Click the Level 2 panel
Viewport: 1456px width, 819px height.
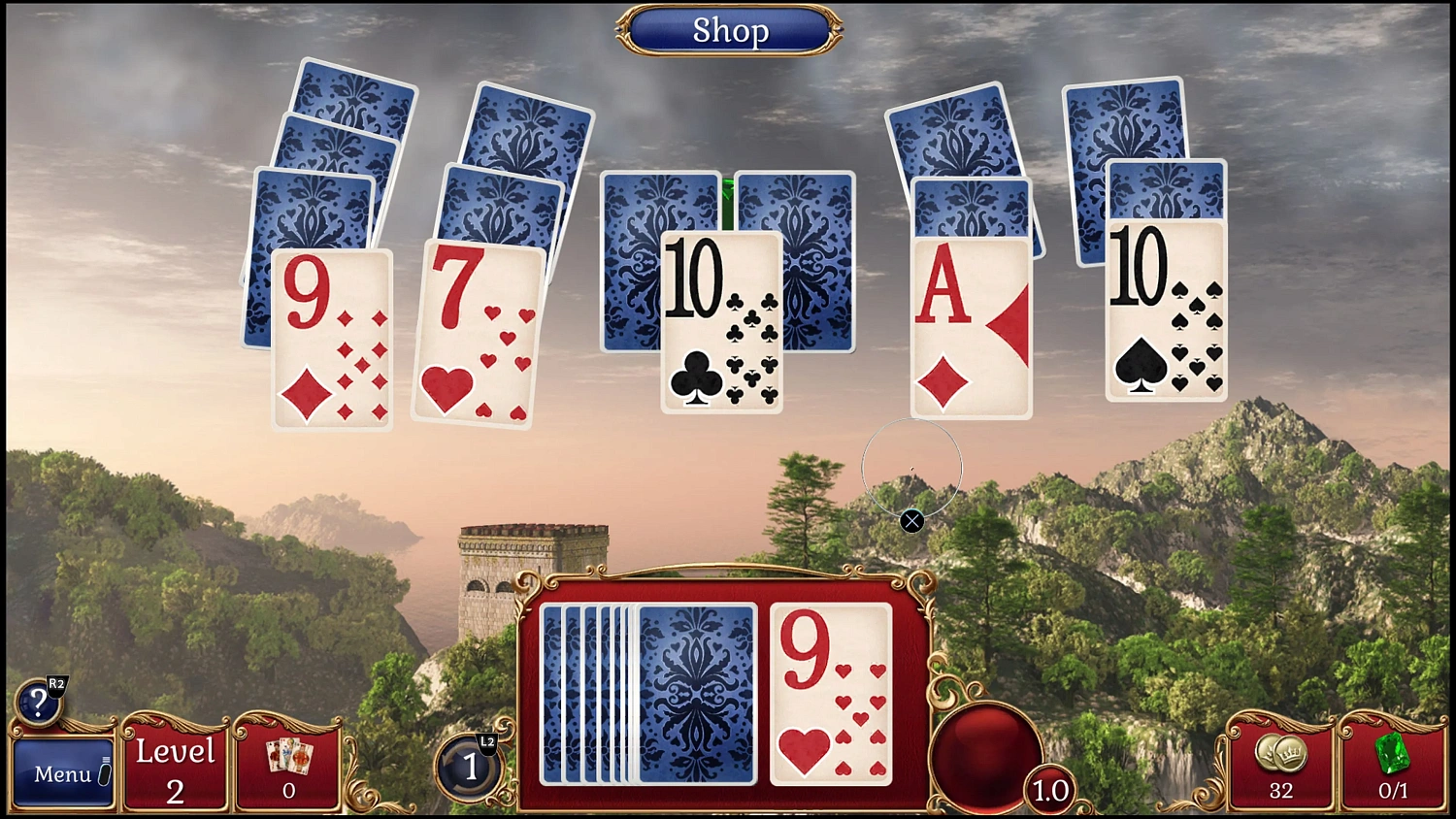pyautogui.click(x=176, y=769)
